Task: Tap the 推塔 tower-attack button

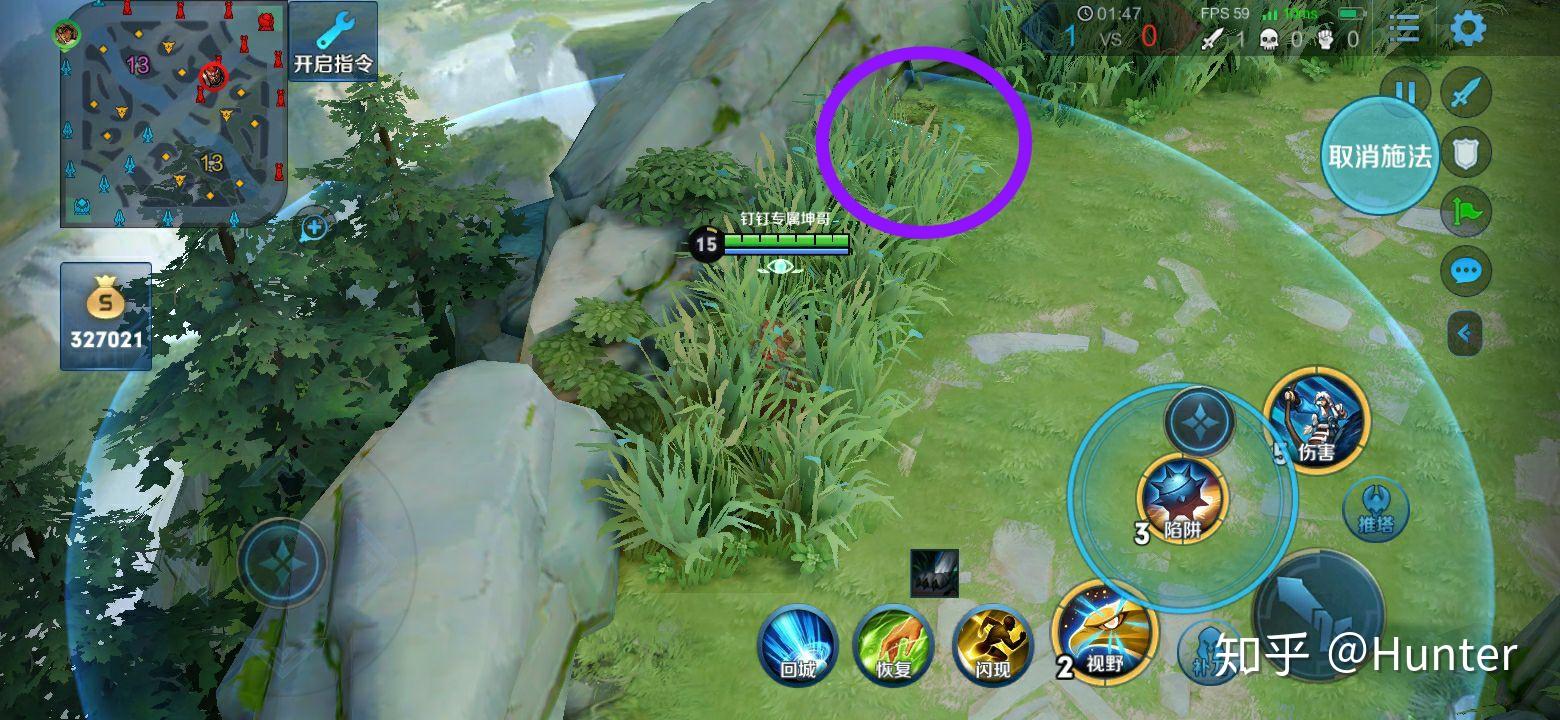Action: [1375, 509]
